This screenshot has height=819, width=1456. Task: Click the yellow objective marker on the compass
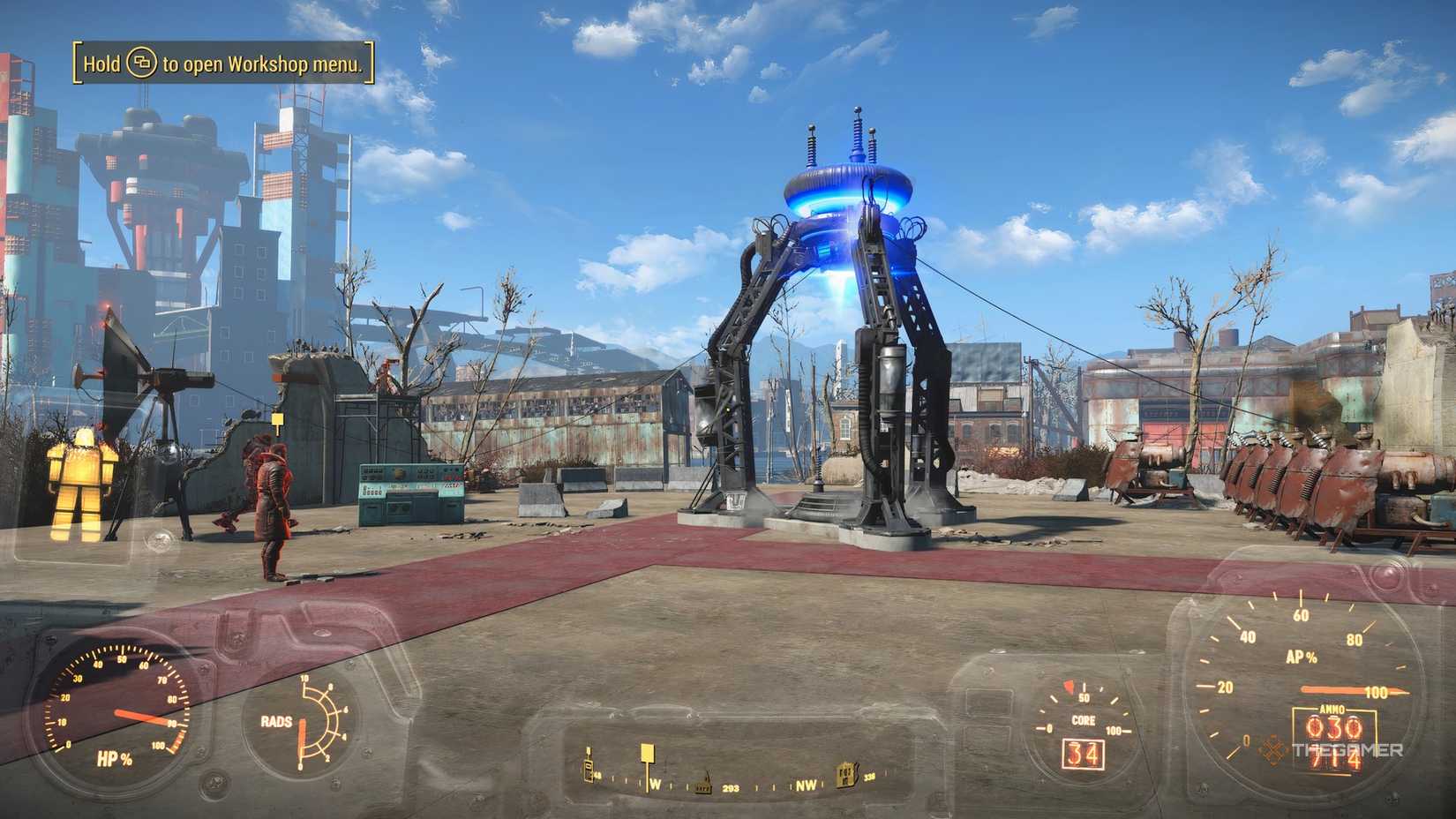647,752
